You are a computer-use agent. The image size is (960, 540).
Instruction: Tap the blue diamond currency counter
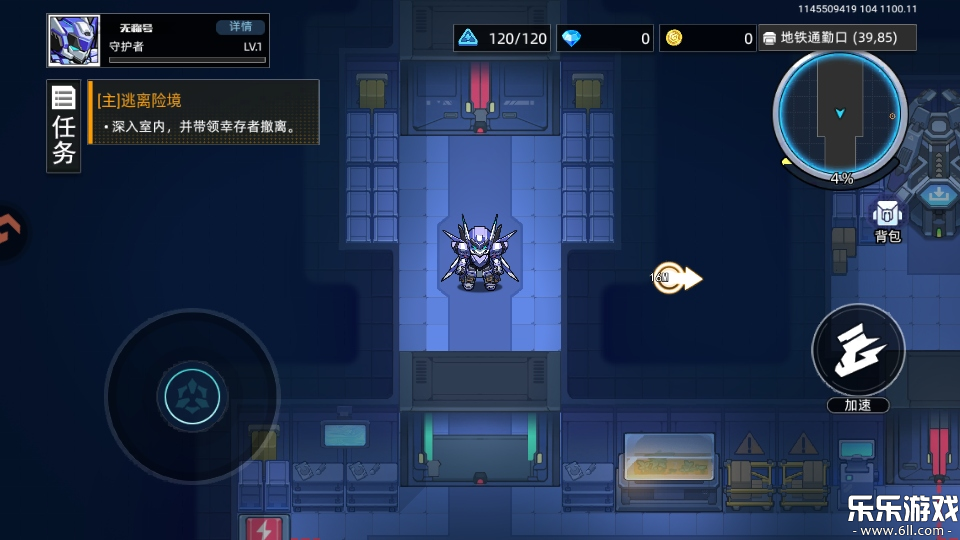point(605,39)
